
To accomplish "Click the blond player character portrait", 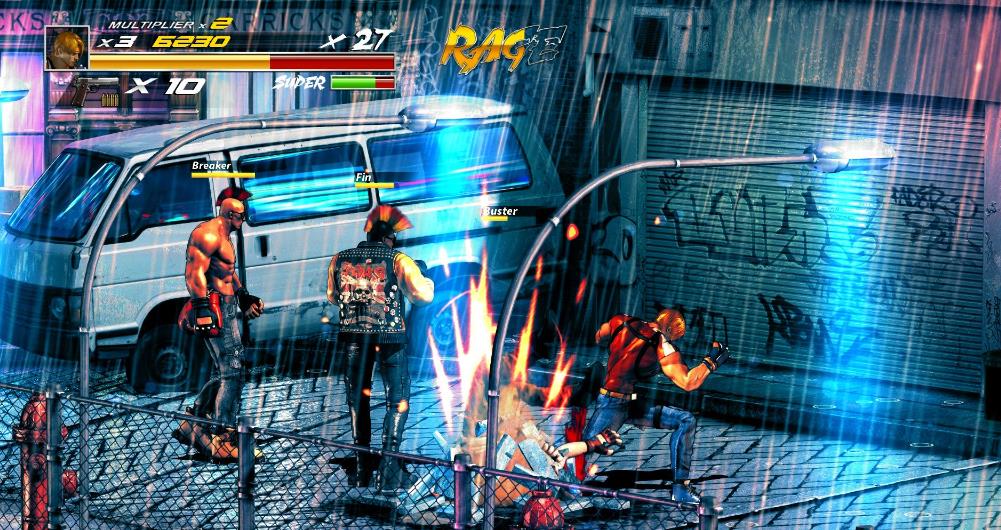I will click(66, 47).
